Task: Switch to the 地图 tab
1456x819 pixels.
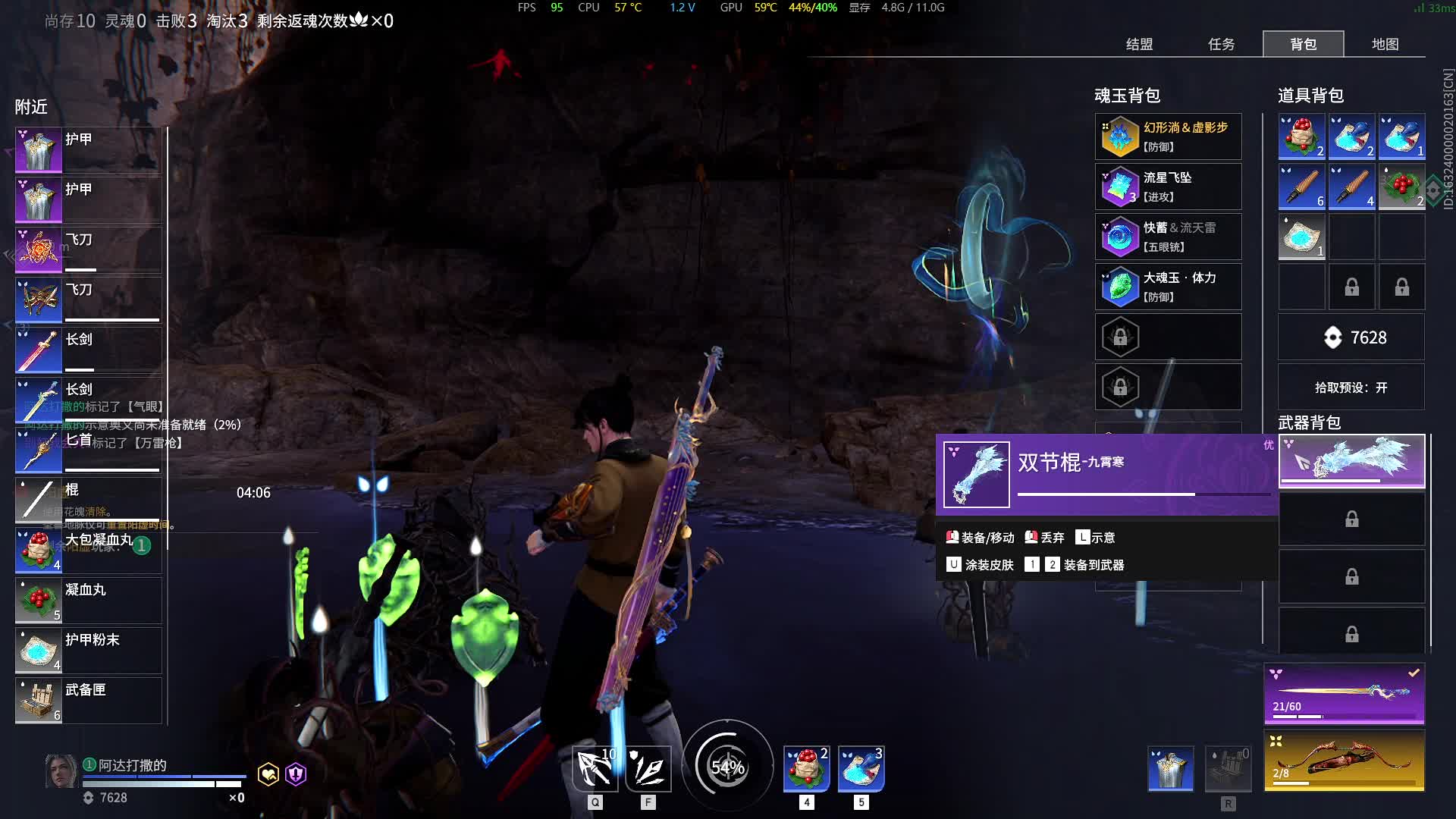Action: [1385, 44]
